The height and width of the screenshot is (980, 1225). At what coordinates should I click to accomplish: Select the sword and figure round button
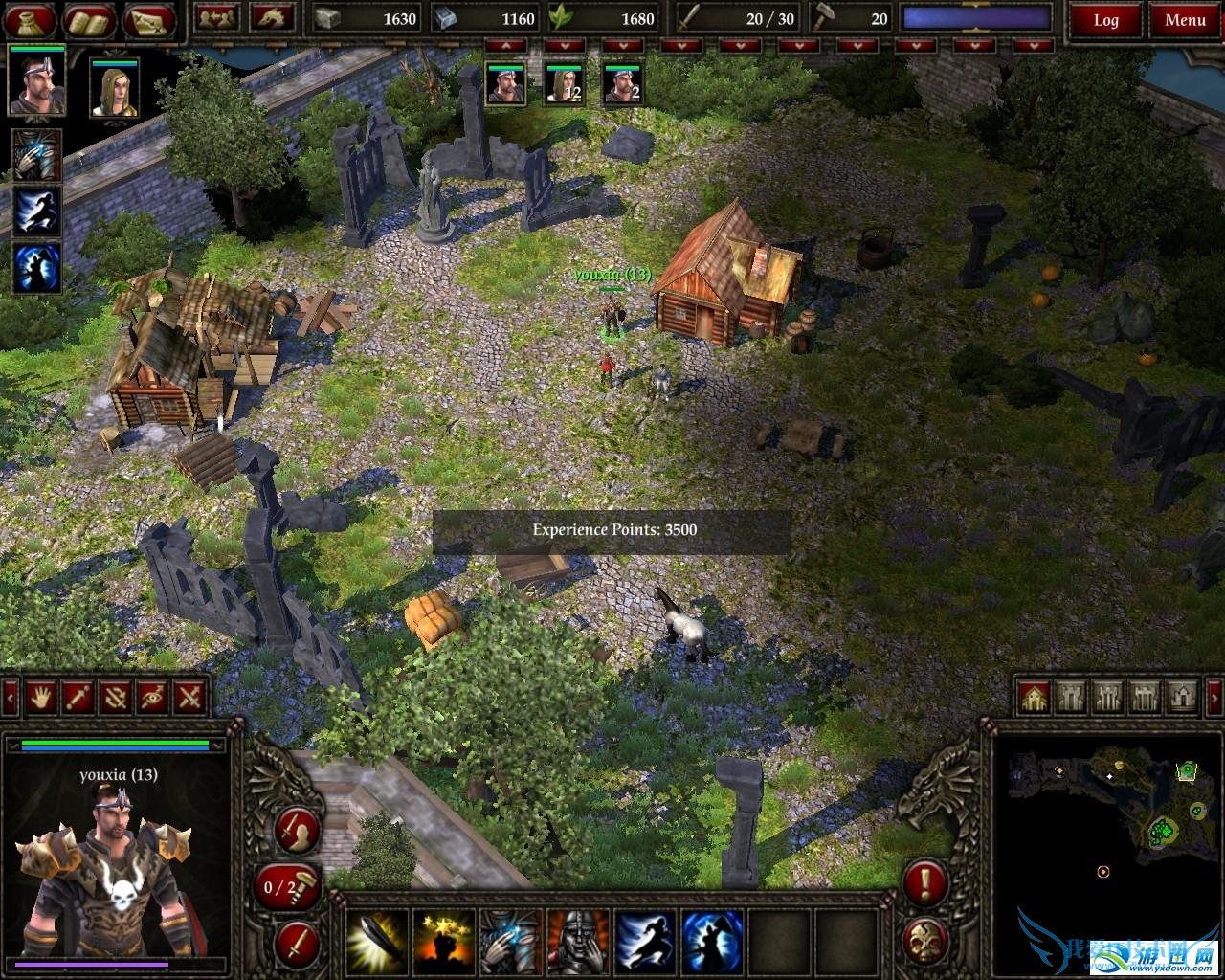(x=297, y=831)
